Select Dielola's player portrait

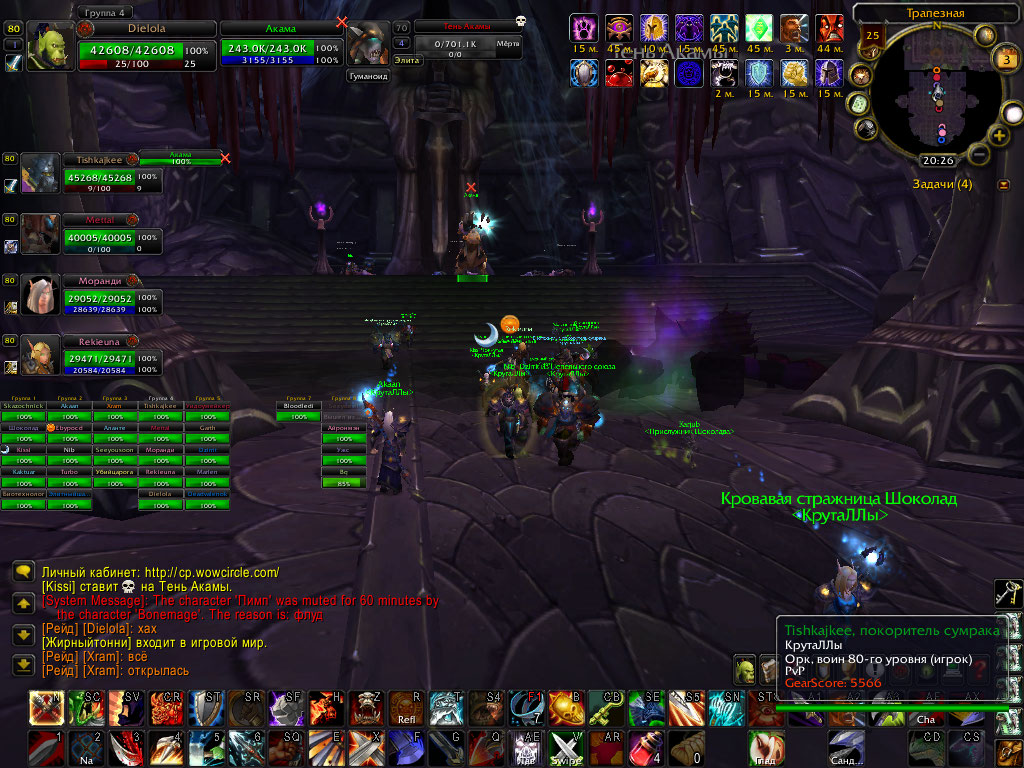56,46
